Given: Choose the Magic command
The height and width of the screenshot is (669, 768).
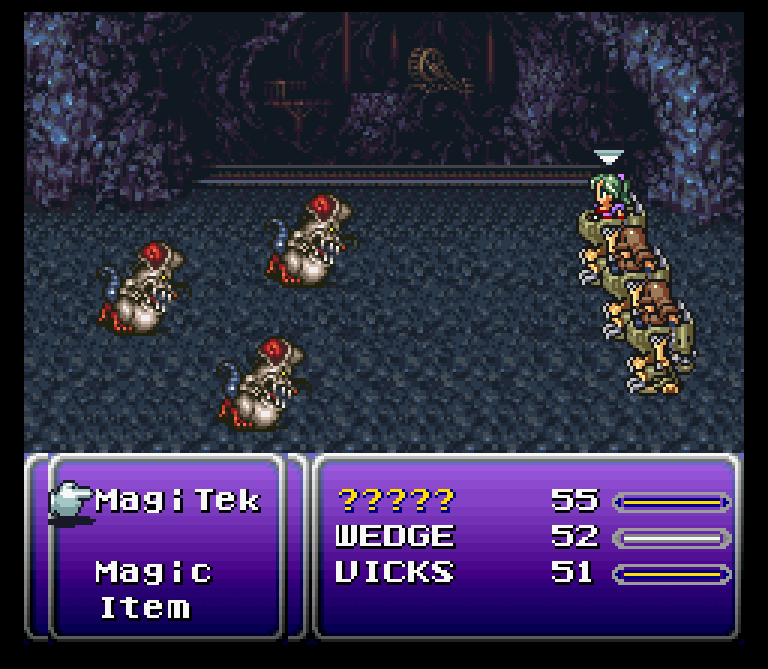Looking at the screenshot, I should click(x=154, y=572).
